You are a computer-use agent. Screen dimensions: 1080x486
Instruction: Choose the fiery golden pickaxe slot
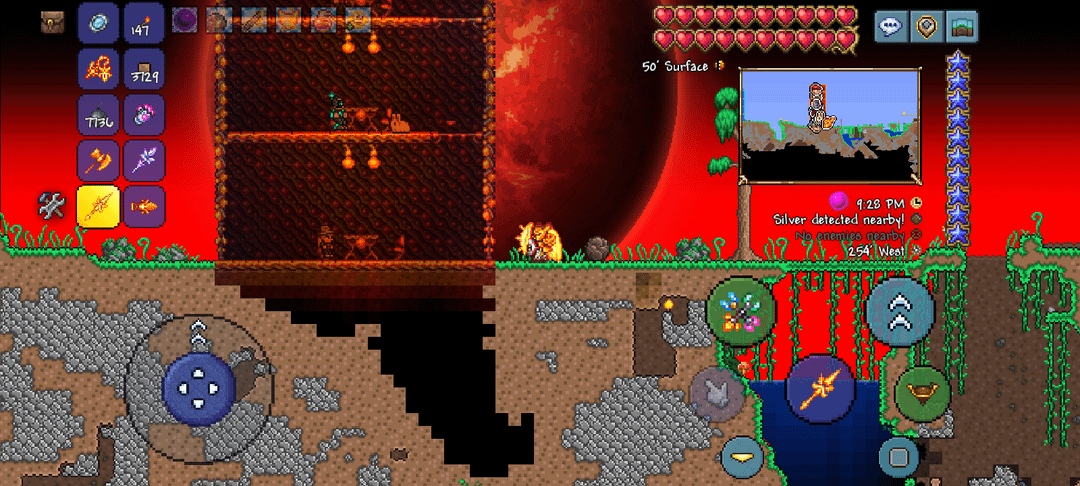[99, 70]
